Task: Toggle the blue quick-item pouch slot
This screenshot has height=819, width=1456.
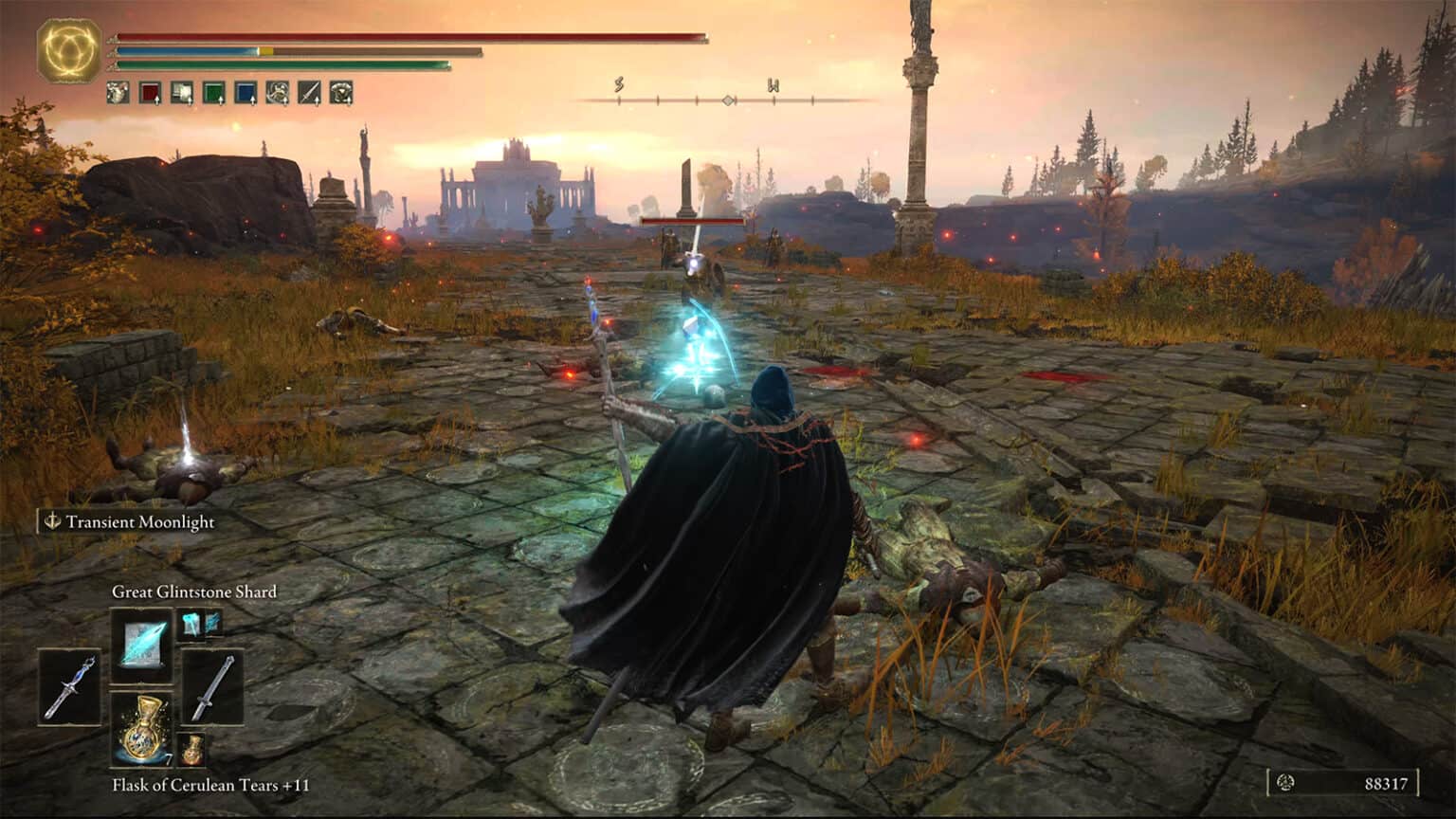Action: [247, 92]
